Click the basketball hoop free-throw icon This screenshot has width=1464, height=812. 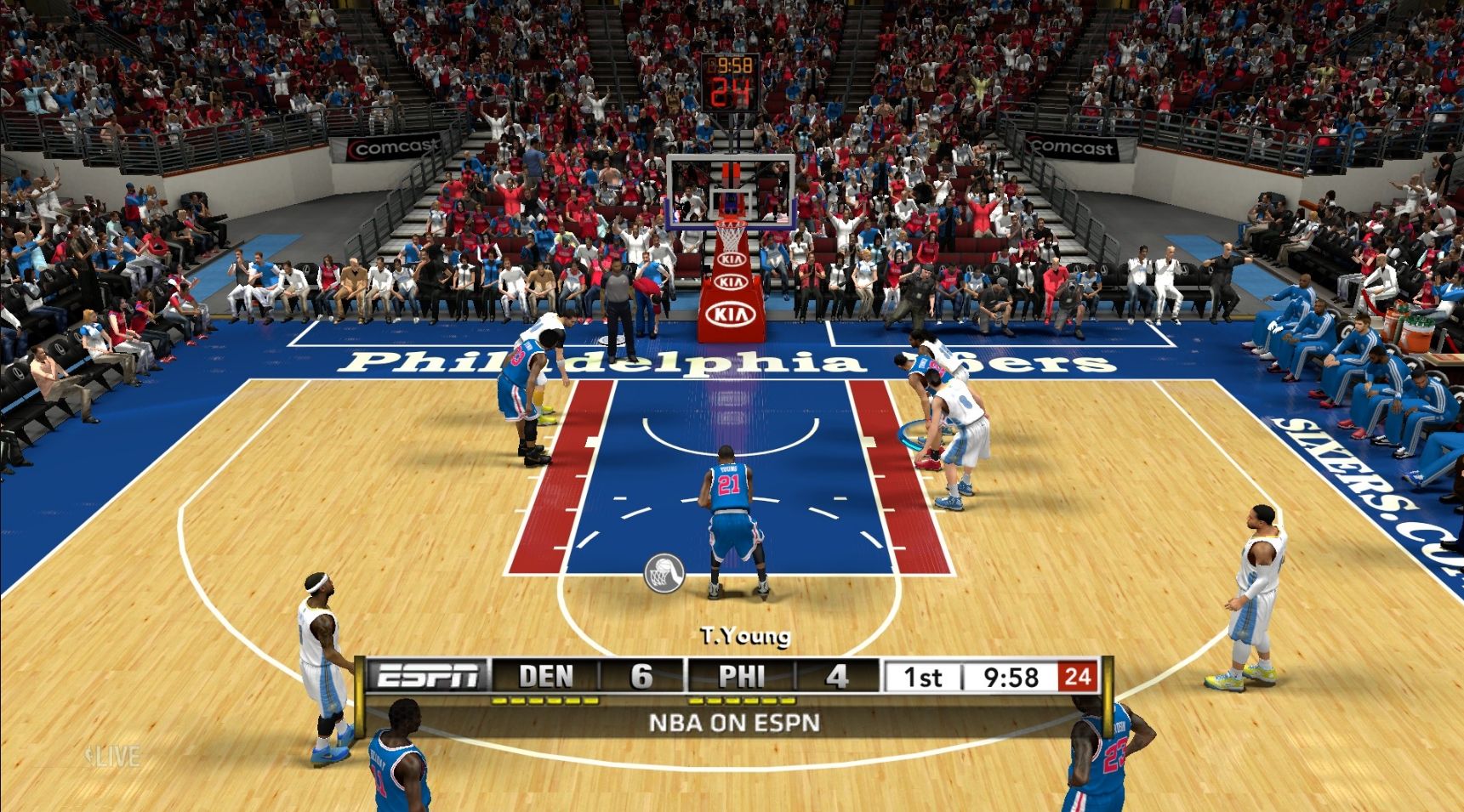coord(664,571)
